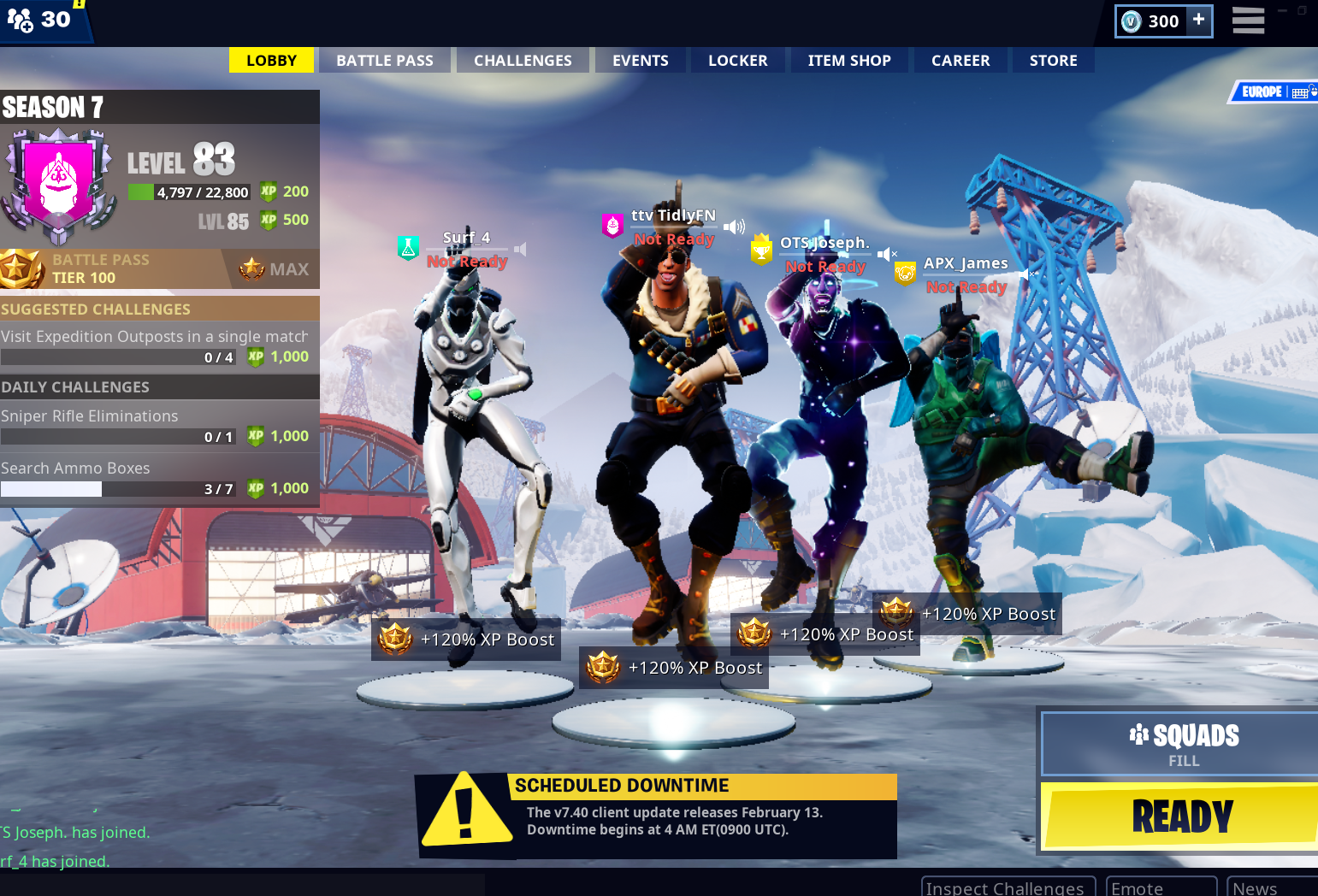
Task: Change the EUROPE server region selector
Action: pyautogui.click(x=1262, y=91)
